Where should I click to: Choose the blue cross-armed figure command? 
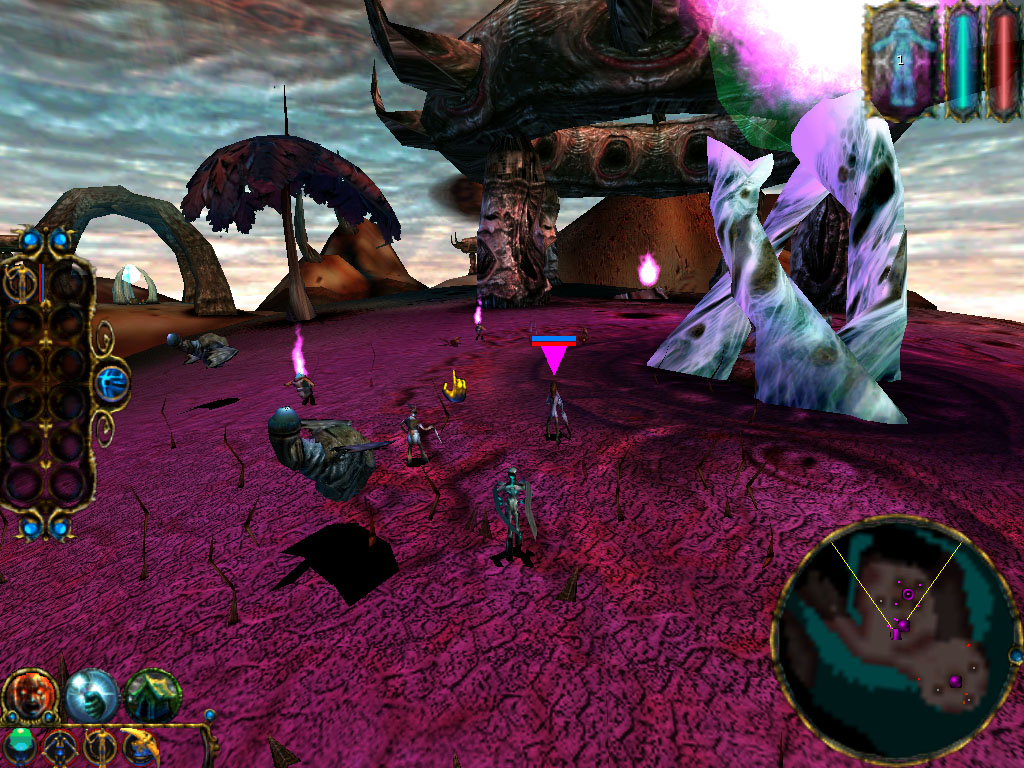[58, 746]
